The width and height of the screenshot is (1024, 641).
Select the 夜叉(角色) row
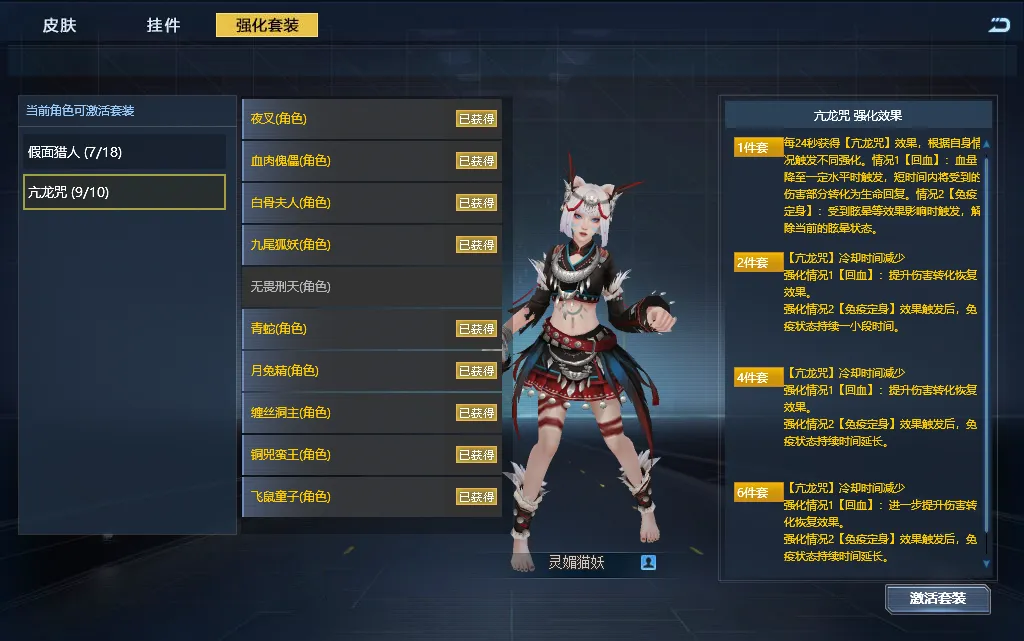point(371,119)
